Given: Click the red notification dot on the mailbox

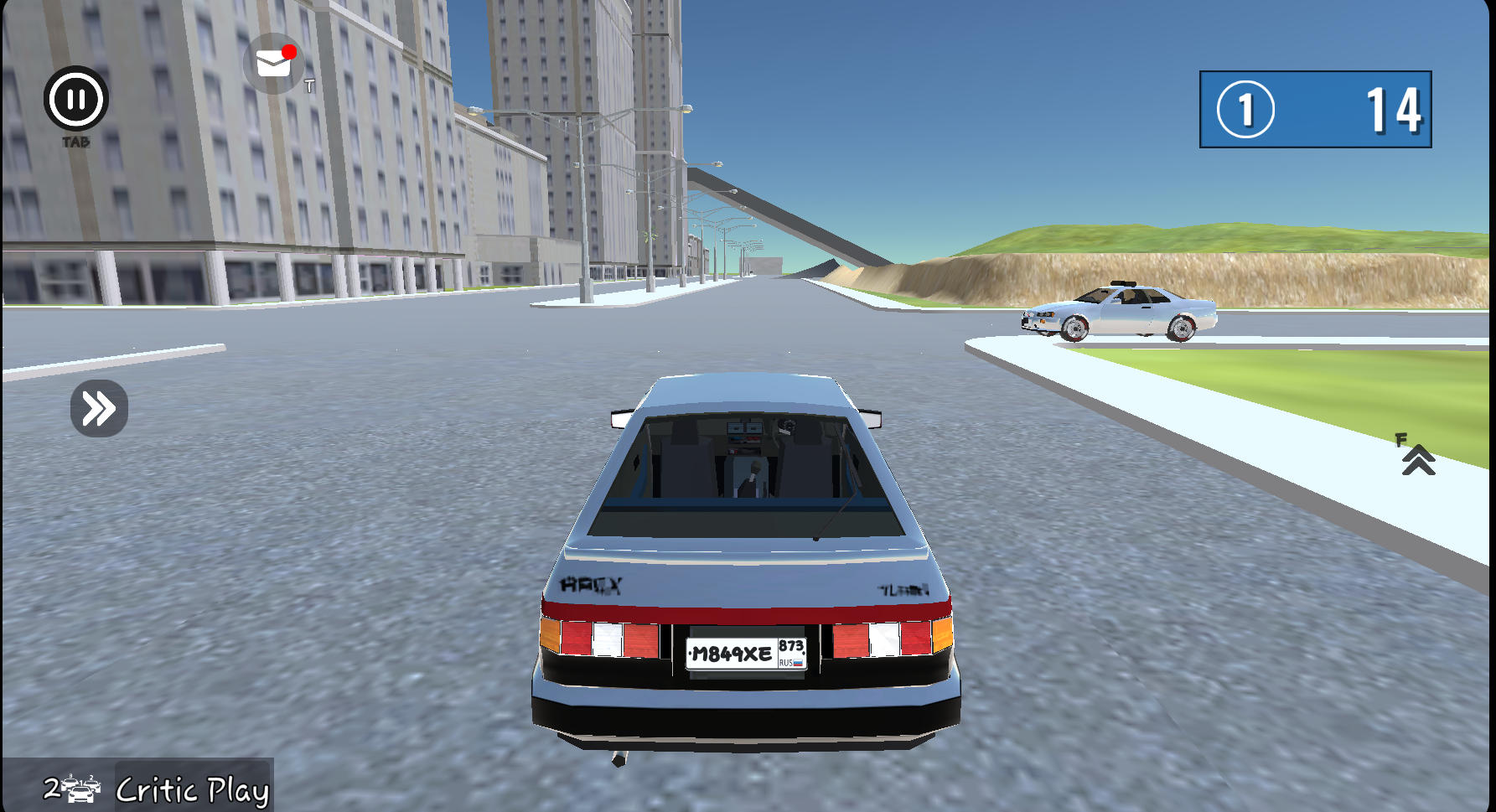Looking at the screenshot, I should 290,51.
